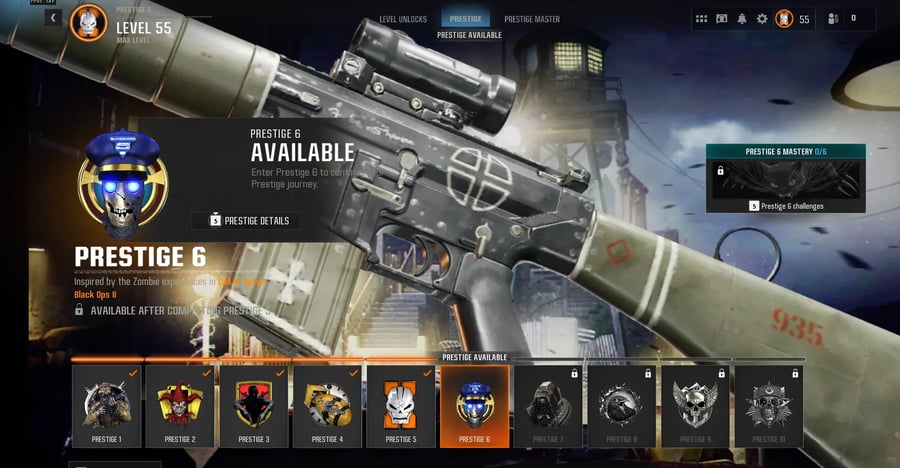
Task: Switch to the Prestige Master tab
Action: [532, 19]
